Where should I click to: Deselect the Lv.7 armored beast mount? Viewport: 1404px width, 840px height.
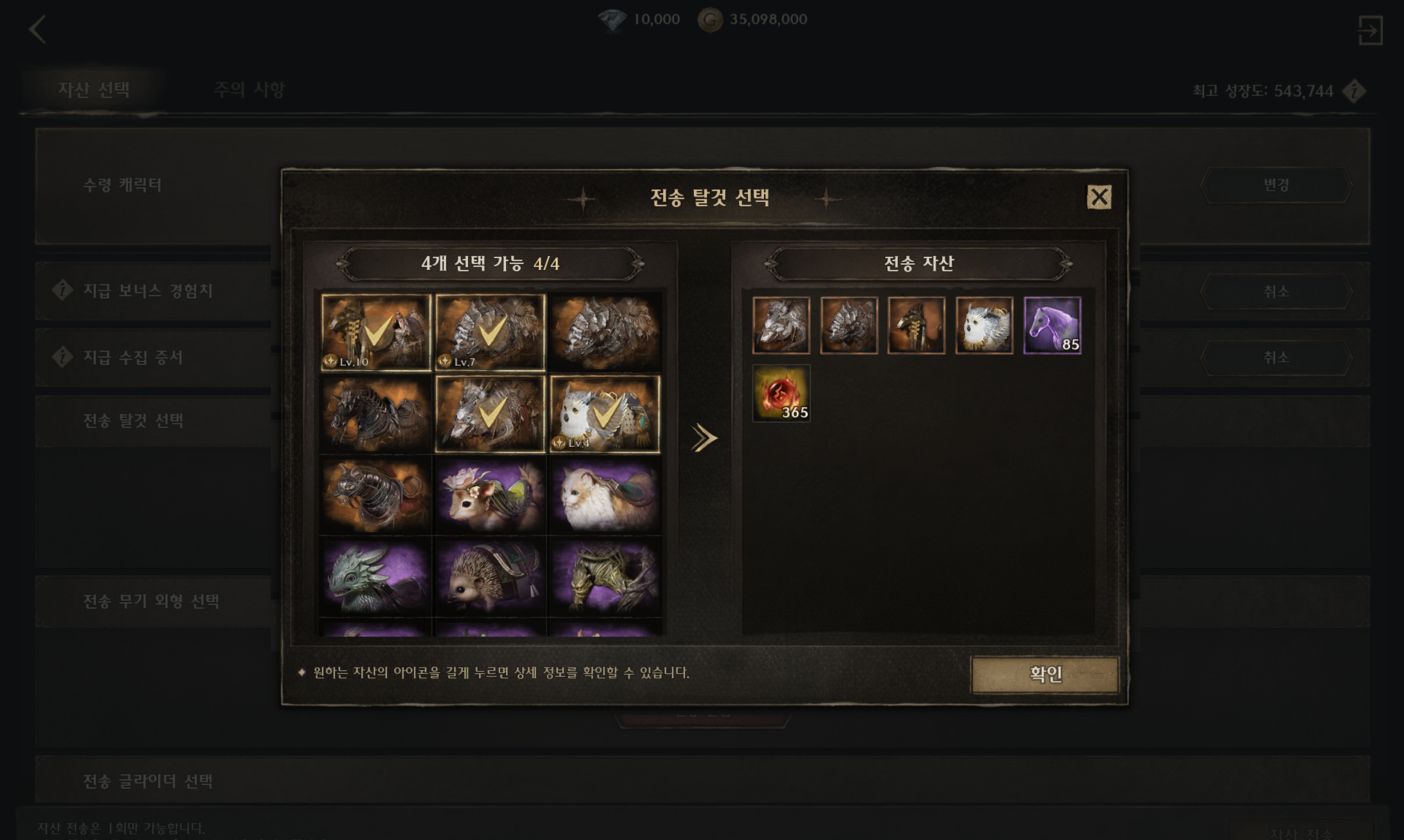pyautogui.click(x=490, y=332)
